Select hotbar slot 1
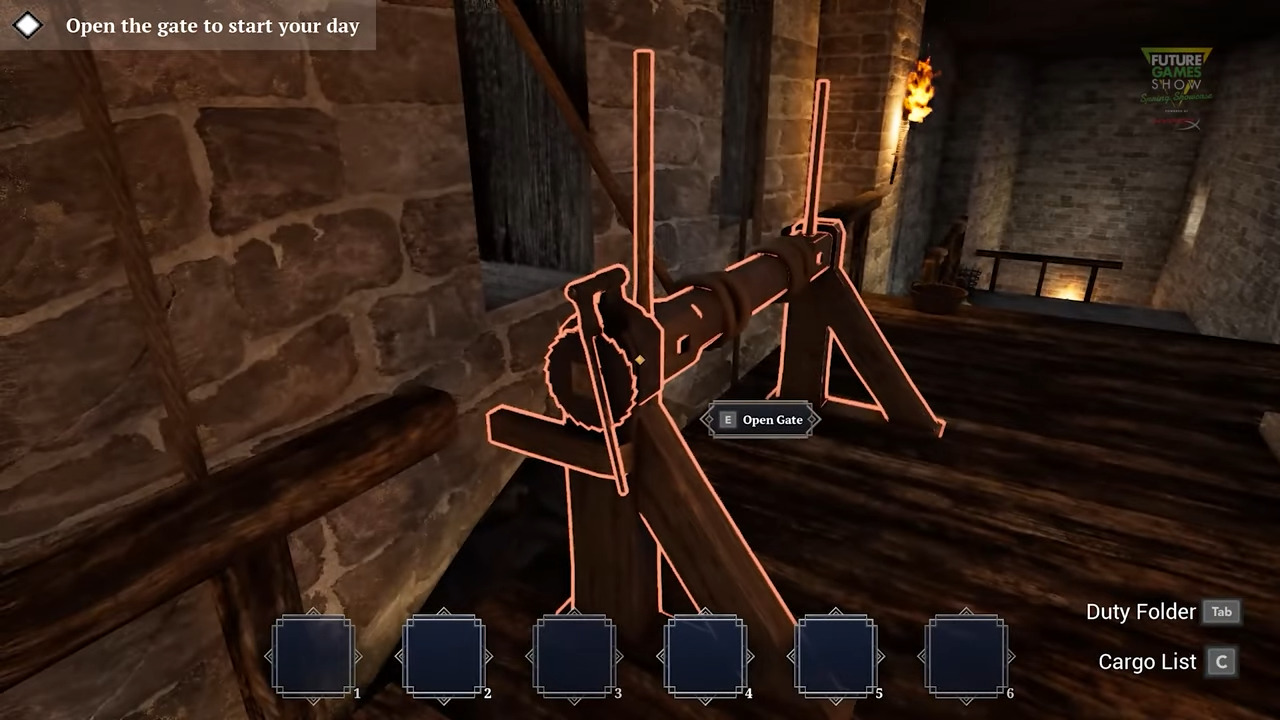Image resolution: width=1280 pixels, height=720 pixels. (x=313, y=655)
